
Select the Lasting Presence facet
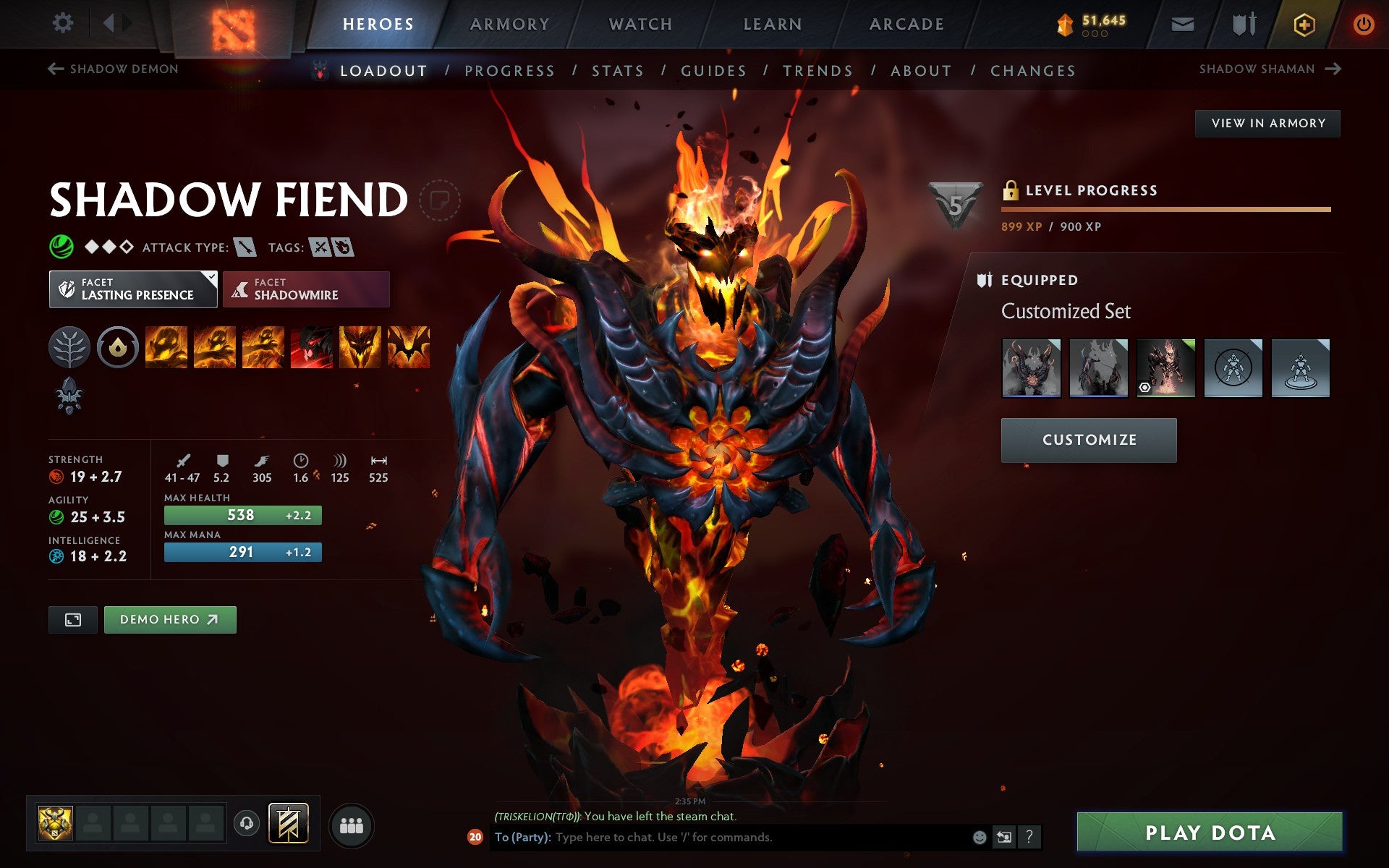(x=132, y=289)
